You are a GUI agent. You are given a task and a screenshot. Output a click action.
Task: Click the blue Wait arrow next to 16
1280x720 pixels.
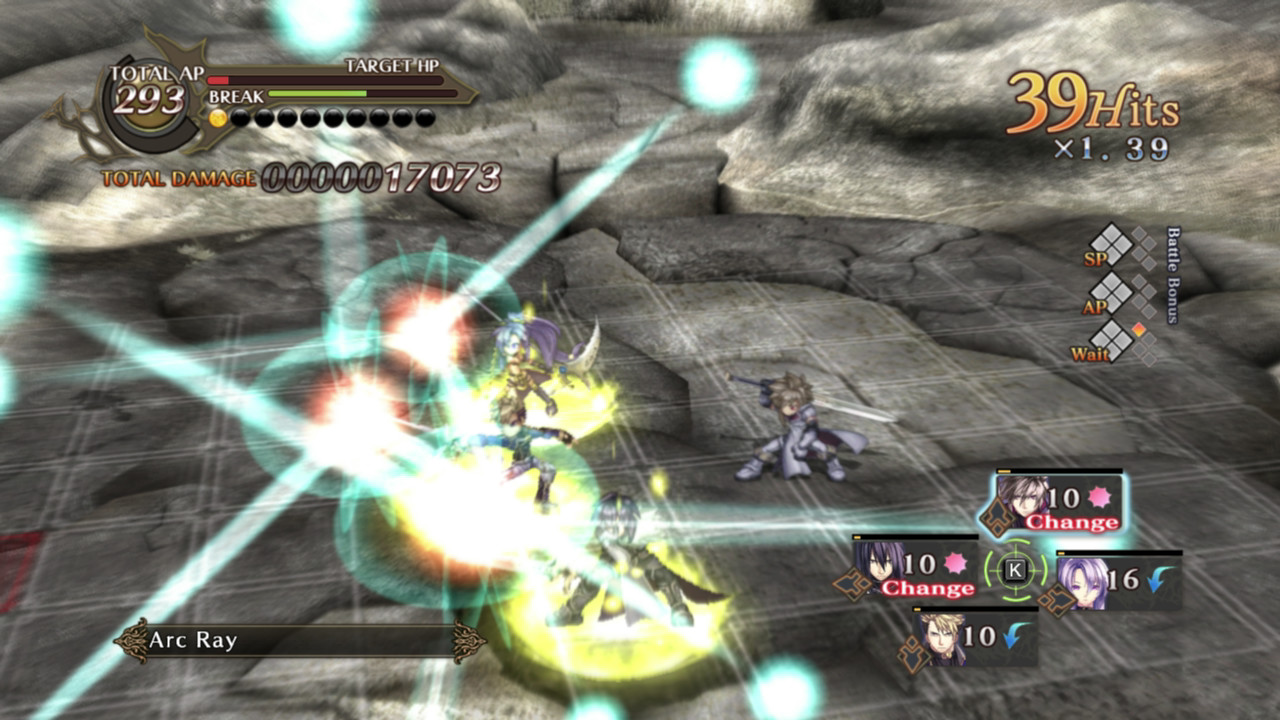(x=1153, y=578)
